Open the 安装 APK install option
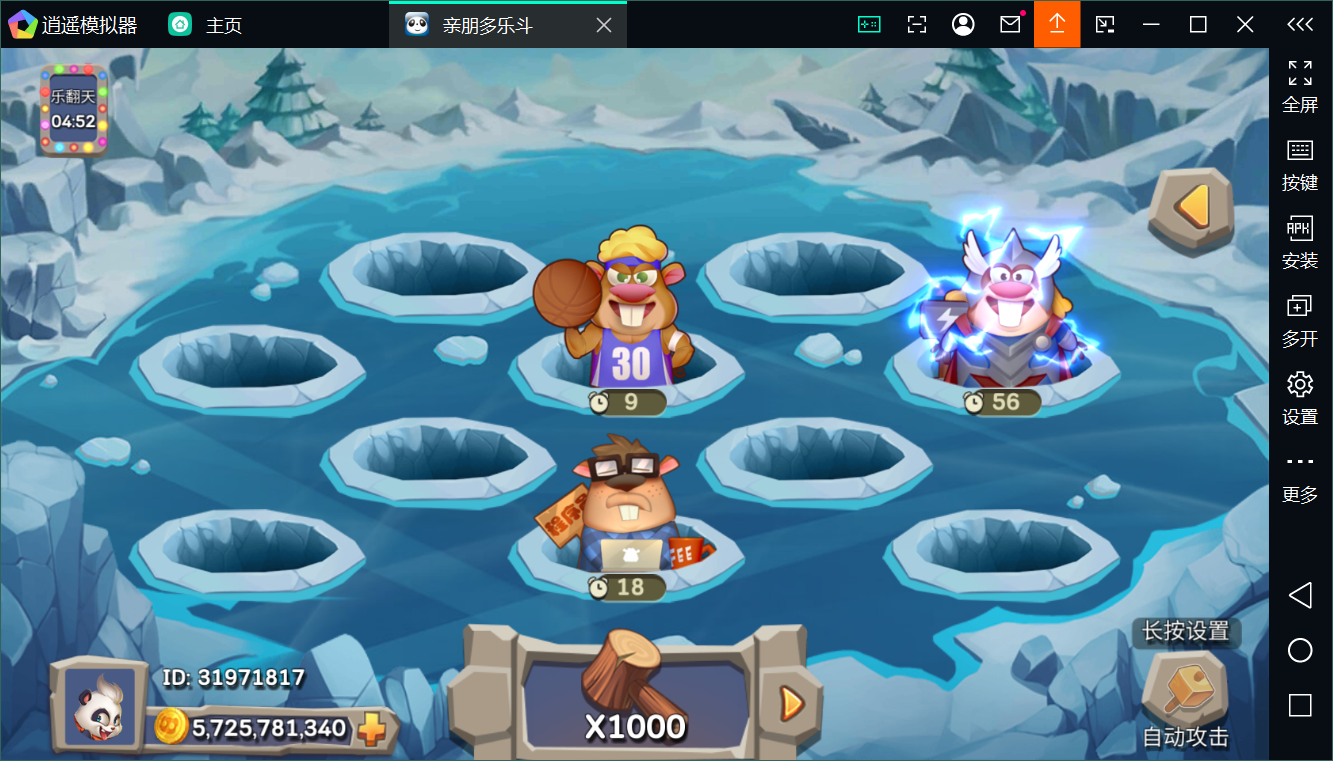 point(1300,242)
